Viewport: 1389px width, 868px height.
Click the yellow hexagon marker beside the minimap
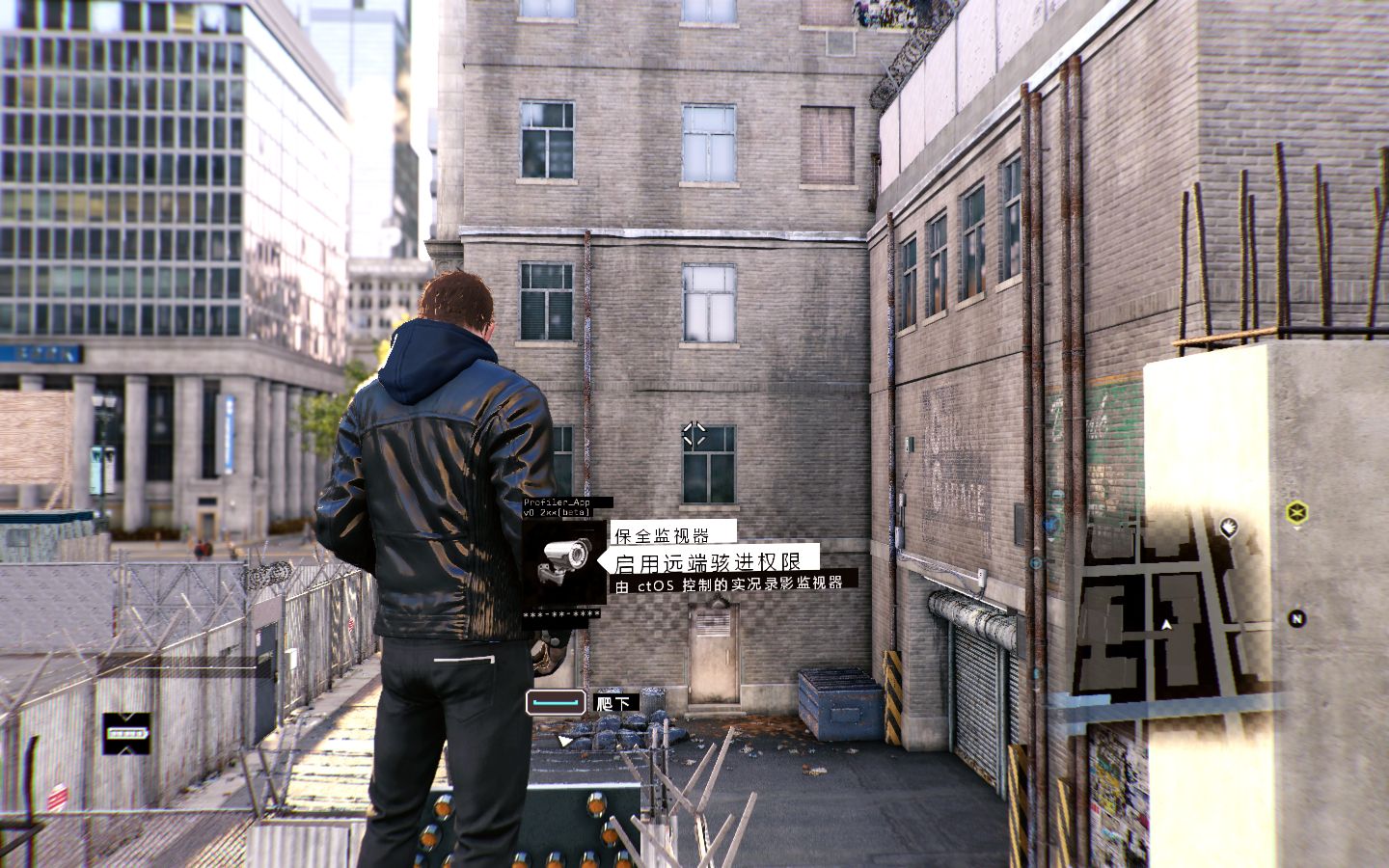1297,511
